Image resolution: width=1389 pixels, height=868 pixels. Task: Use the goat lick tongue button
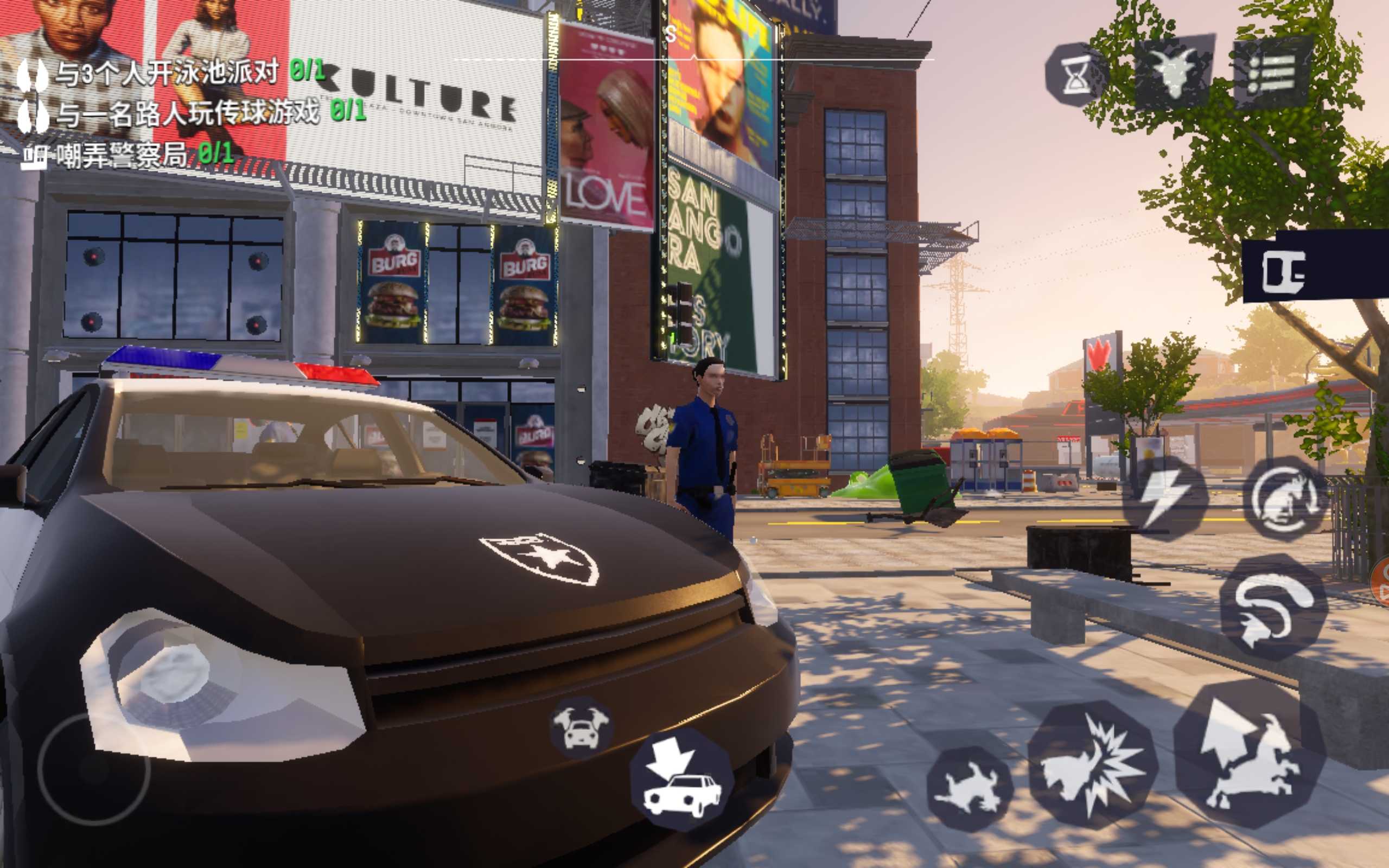click(1273, 607)
